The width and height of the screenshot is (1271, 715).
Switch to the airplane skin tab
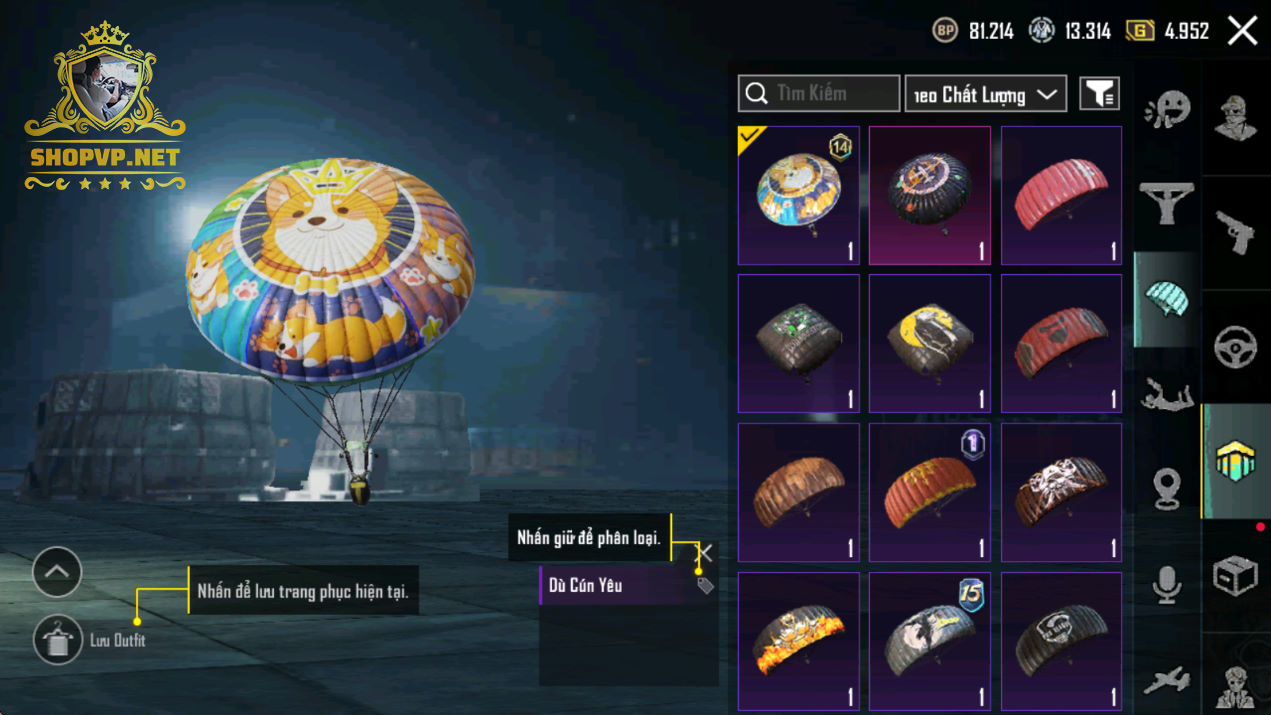1166,680
